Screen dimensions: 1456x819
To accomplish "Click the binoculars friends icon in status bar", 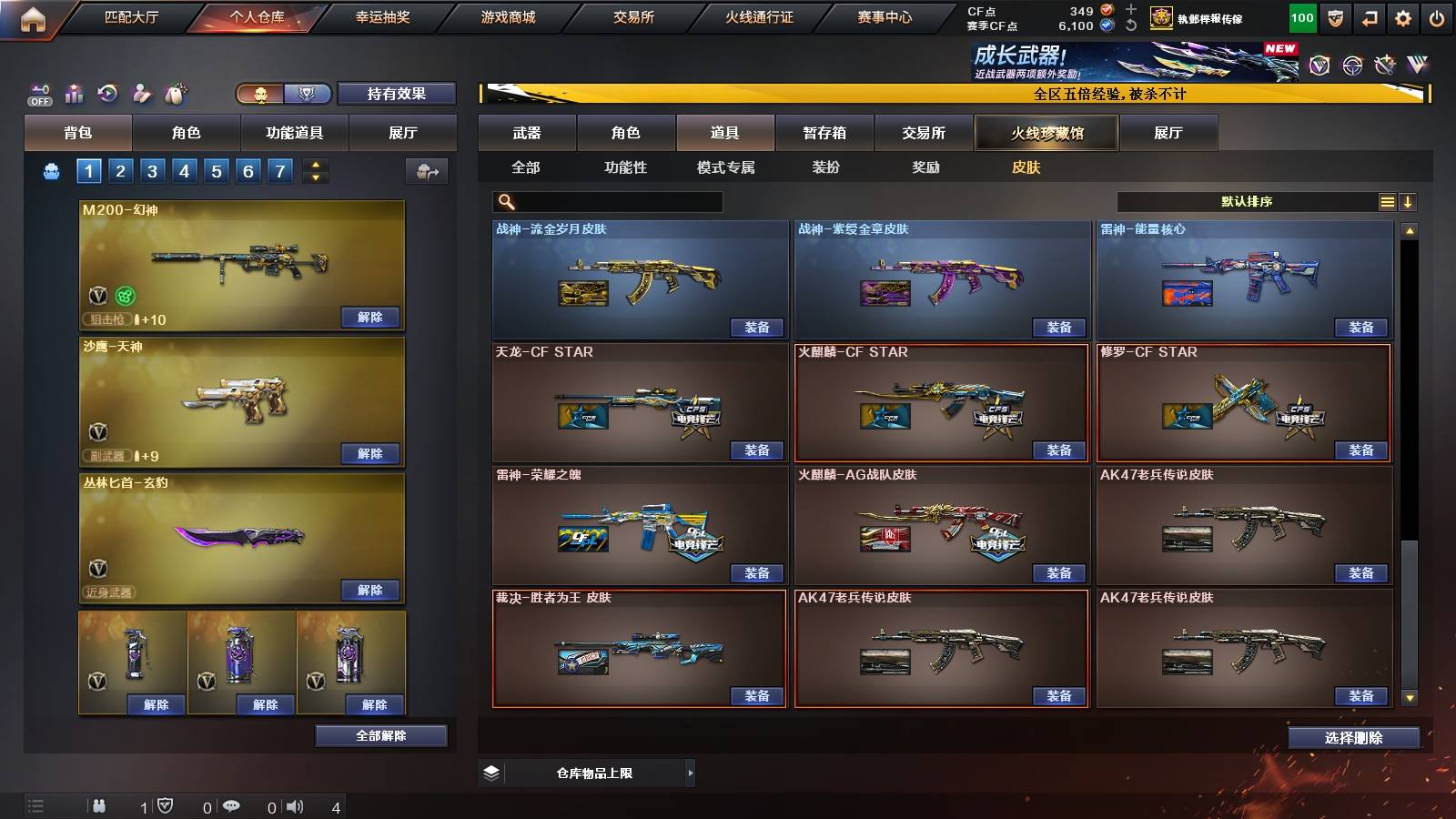I will 99,806.
